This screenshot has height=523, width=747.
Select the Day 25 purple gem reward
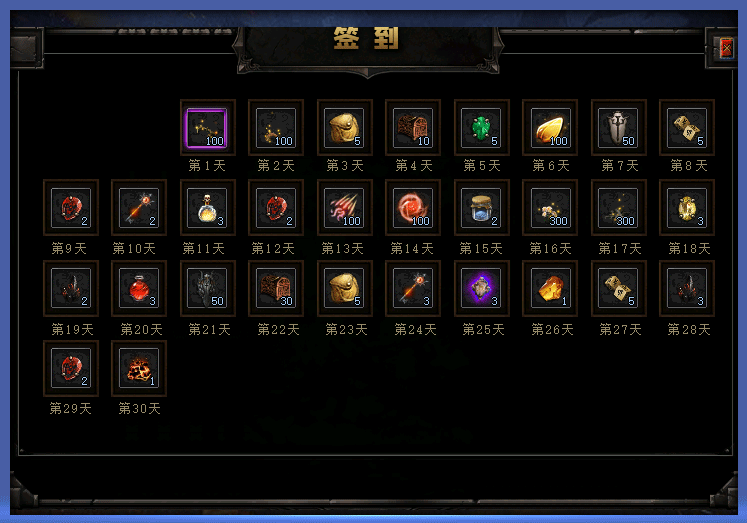tap(481, 288)
